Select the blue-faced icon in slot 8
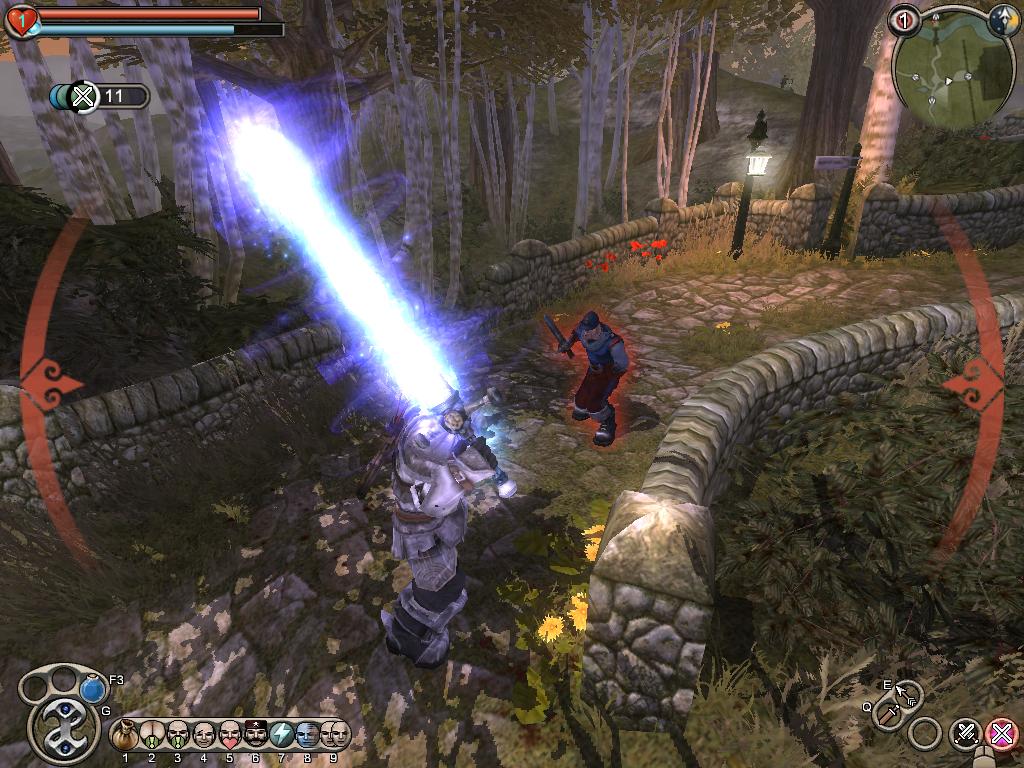 [x=308, y=735]
